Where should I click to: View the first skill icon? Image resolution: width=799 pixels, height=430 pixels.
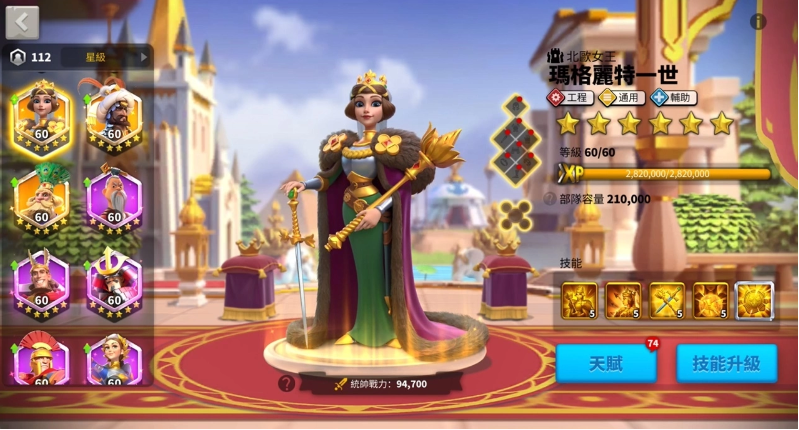[579, 300]
